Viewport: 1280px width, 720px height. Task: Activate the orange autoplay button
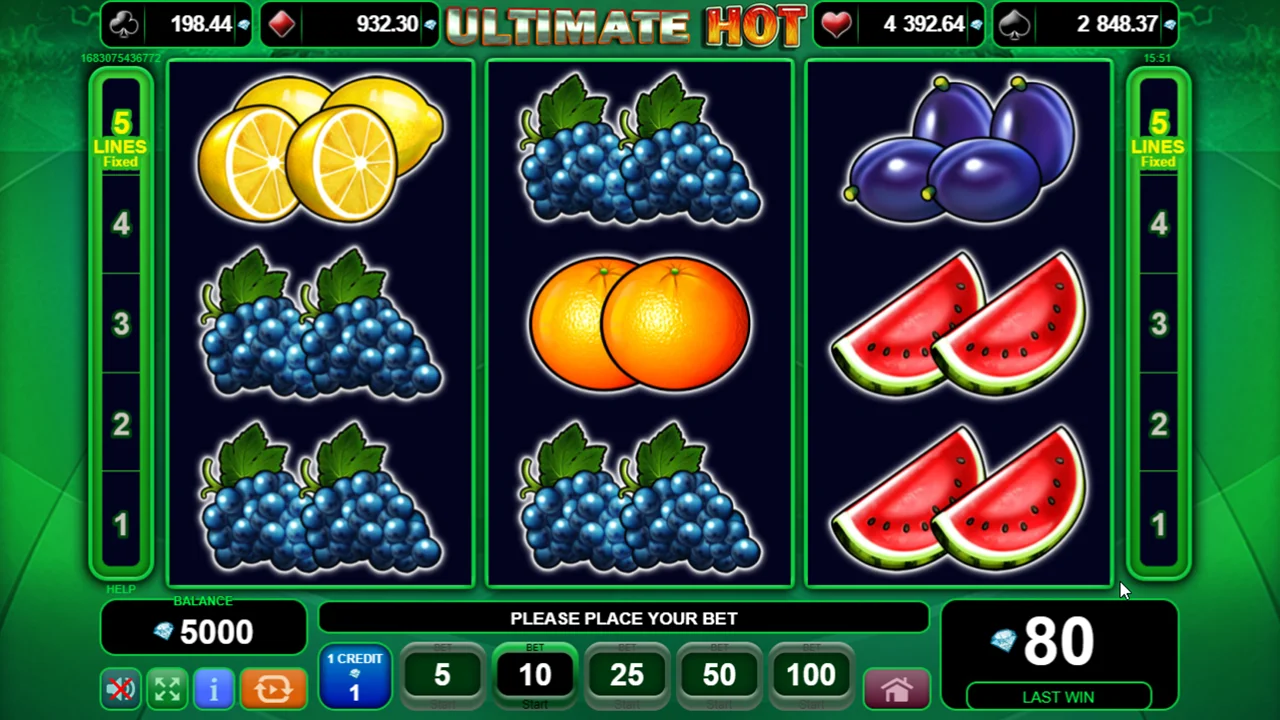click(x=273, y=689)
